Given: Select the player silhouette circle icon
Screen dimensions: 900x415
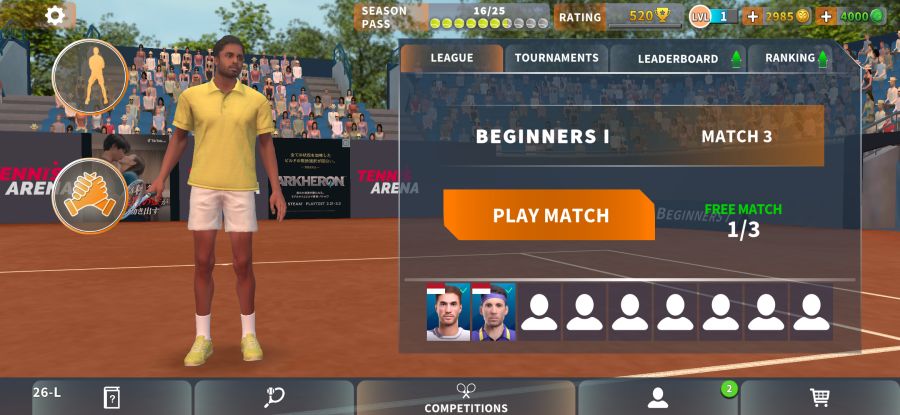Looking at the screenshot, I should [90, 77].
